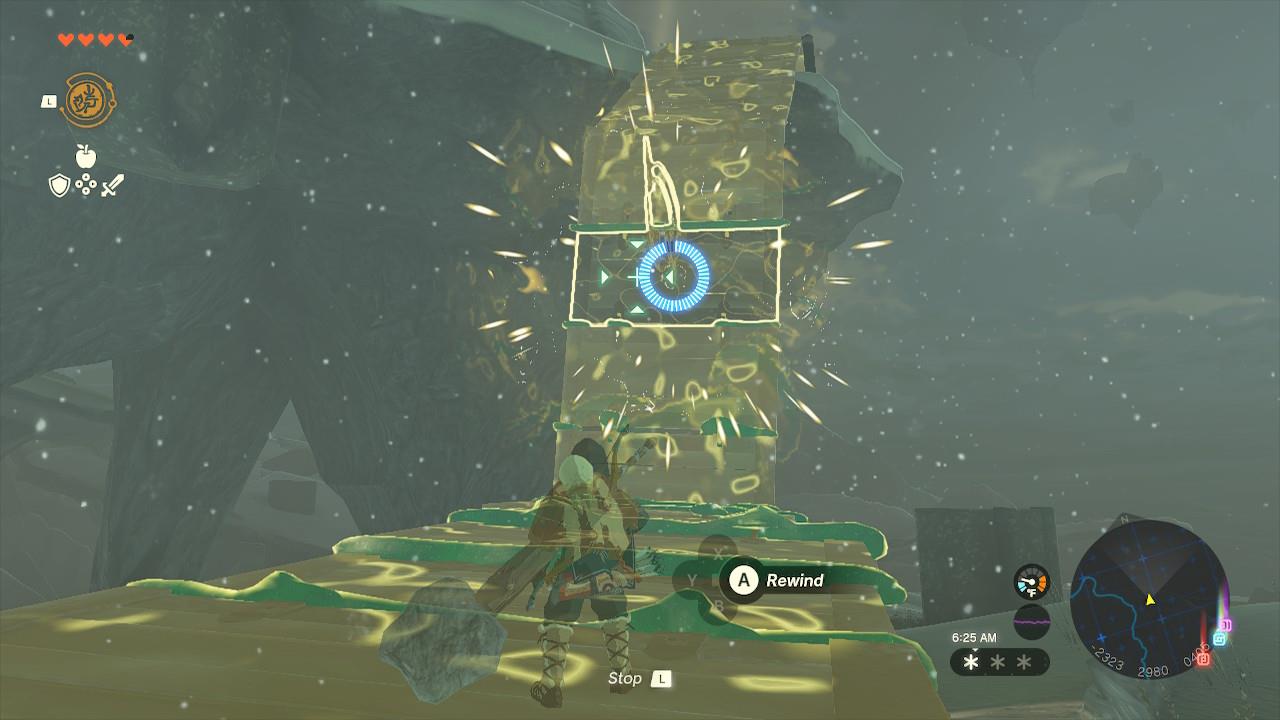
Task: Activate the orange Recall ability icon
Action: pos(87,101)
